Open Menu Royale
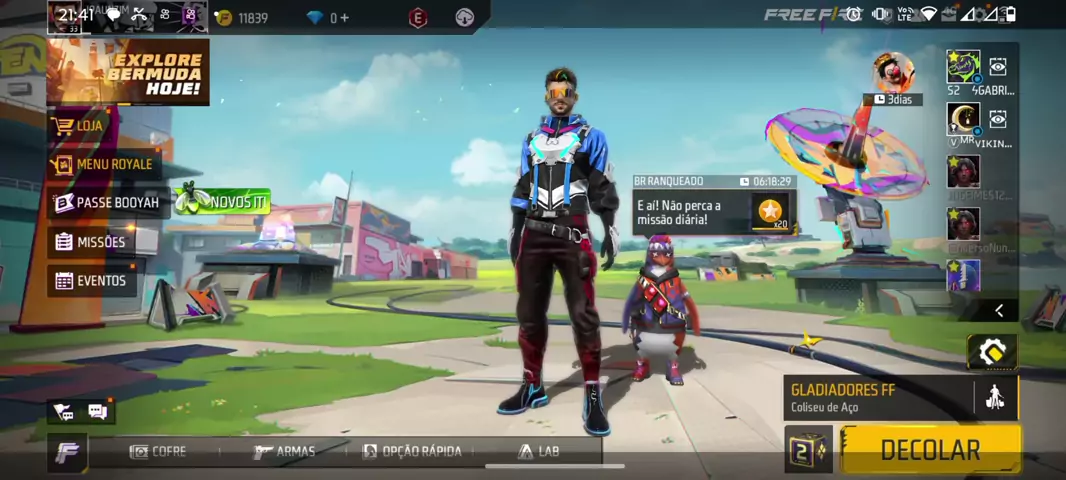1066x480 pixels. pos(104,164)
